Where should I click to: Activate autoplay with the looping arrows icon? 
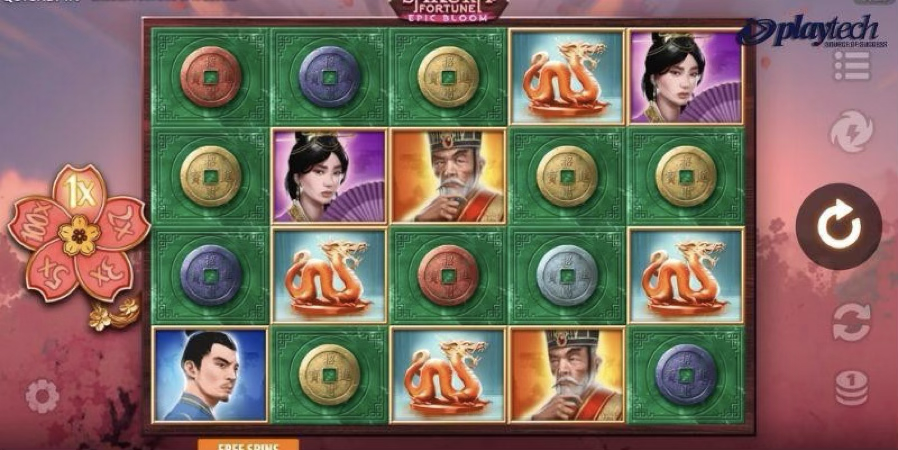(x=851, y=322)
